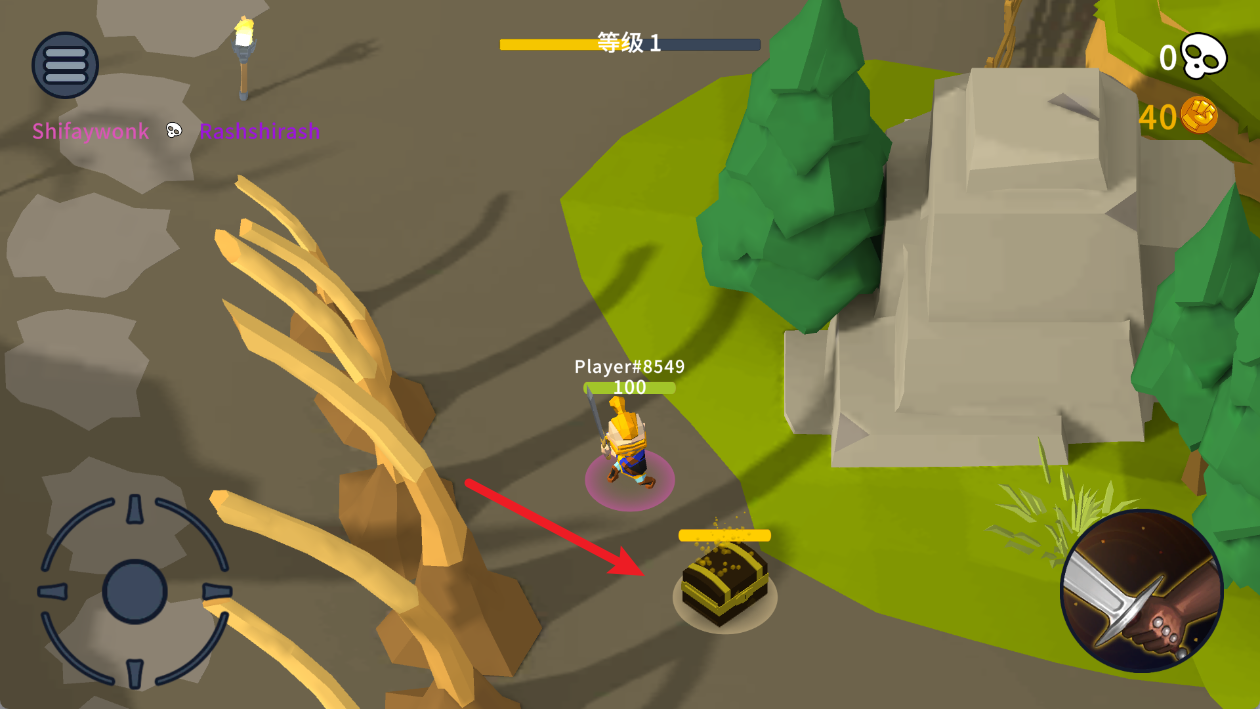Open the hamburger menu button

point(65,66)
